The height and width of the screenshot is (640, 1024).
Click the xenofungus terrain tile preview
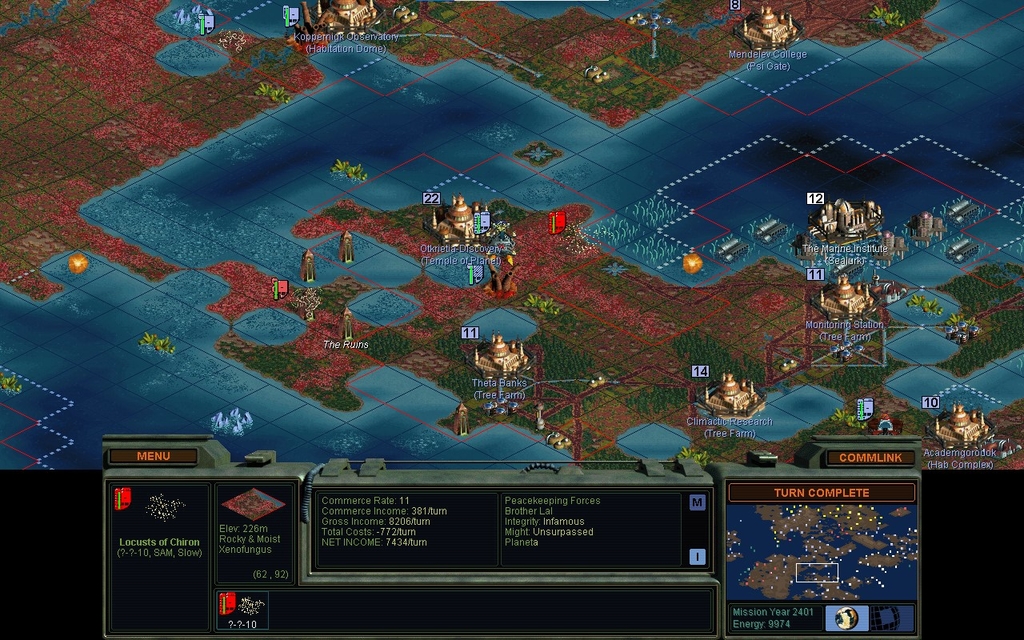tap(252, 504)
